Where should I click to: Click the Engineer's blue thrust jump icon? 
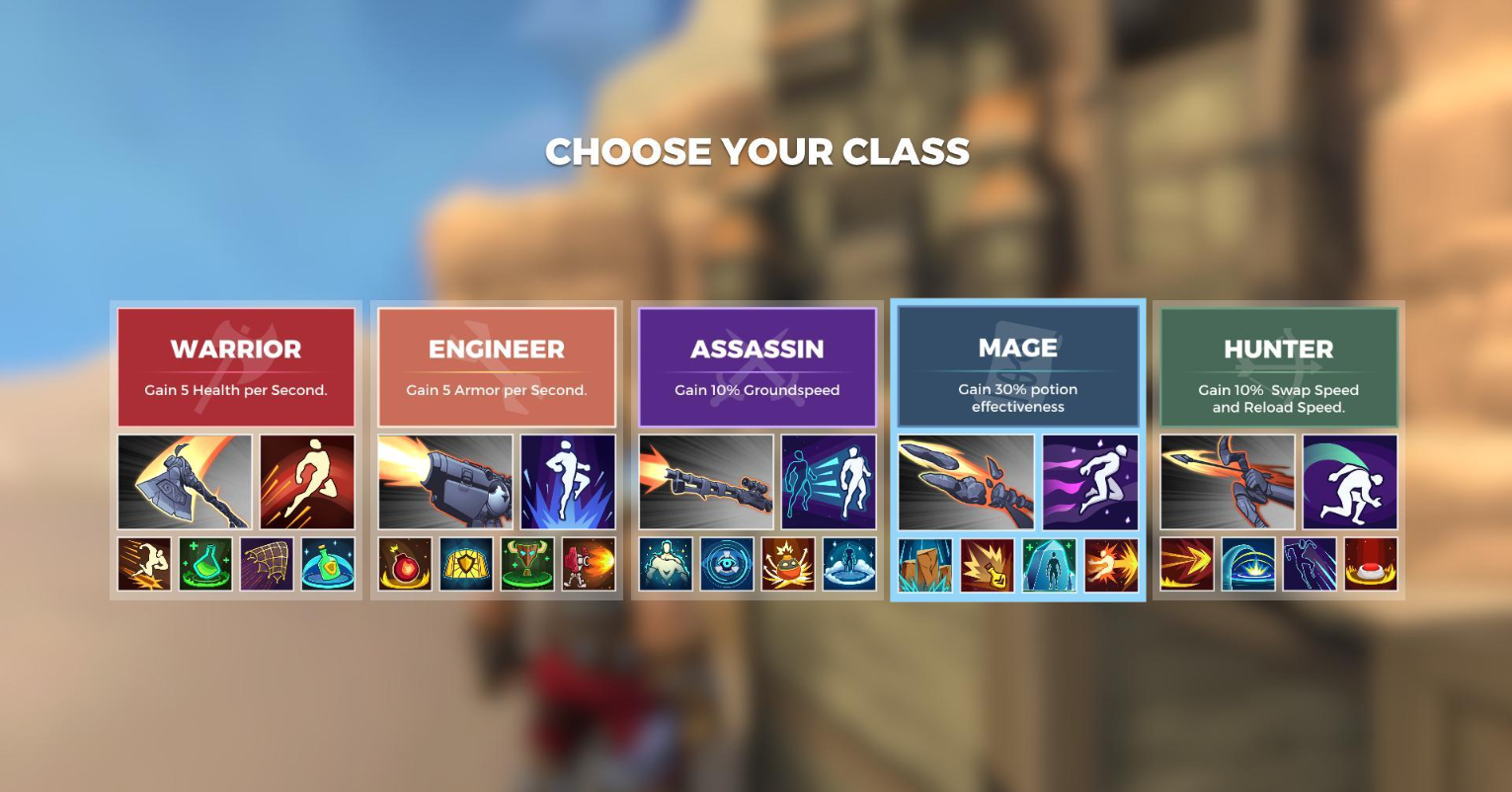pyautogui.click(x=568, y=482)
